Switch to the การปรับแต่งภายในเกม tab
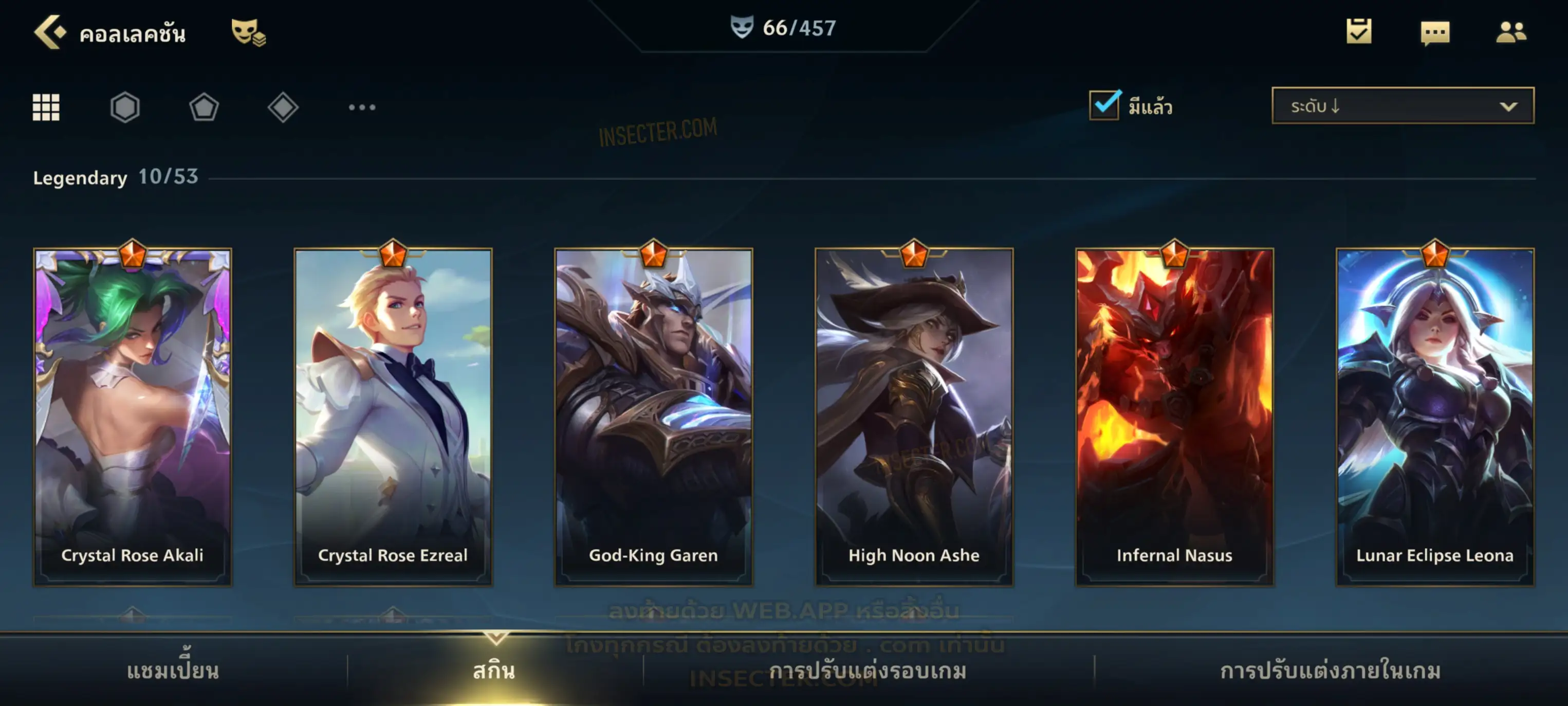1568x706 pixels. 1331,671
